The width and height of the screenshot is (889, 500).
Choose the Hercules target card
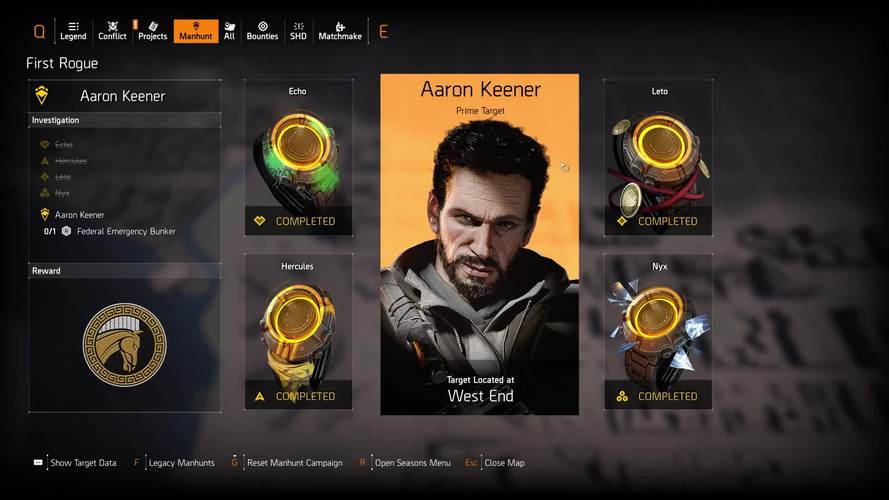tap(298, 331)
